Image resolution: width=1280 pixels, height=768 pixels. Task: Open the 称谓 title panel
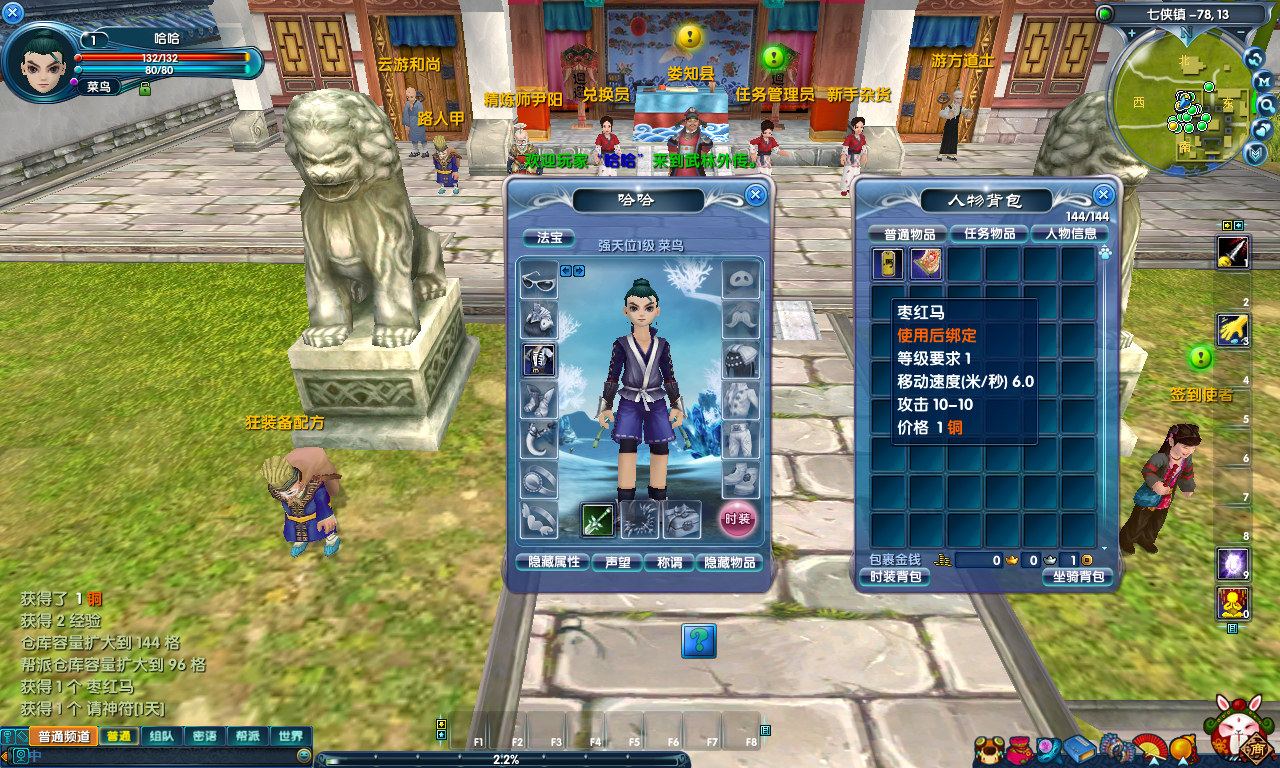(668, 562)
